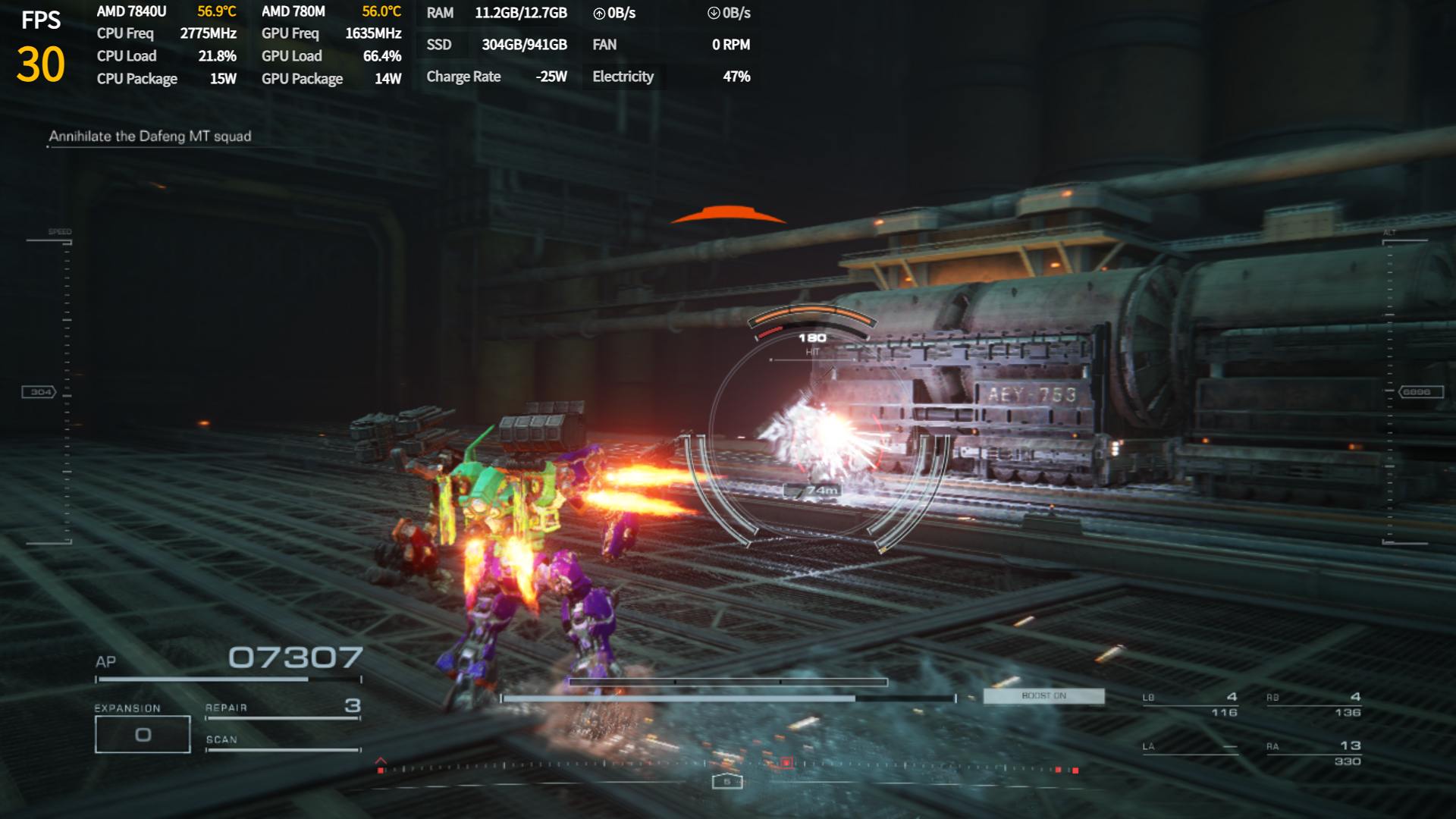Screen dimensions: 1456x819
Task: Select the LB left shoulder weapon slot
Action: 1191,704
